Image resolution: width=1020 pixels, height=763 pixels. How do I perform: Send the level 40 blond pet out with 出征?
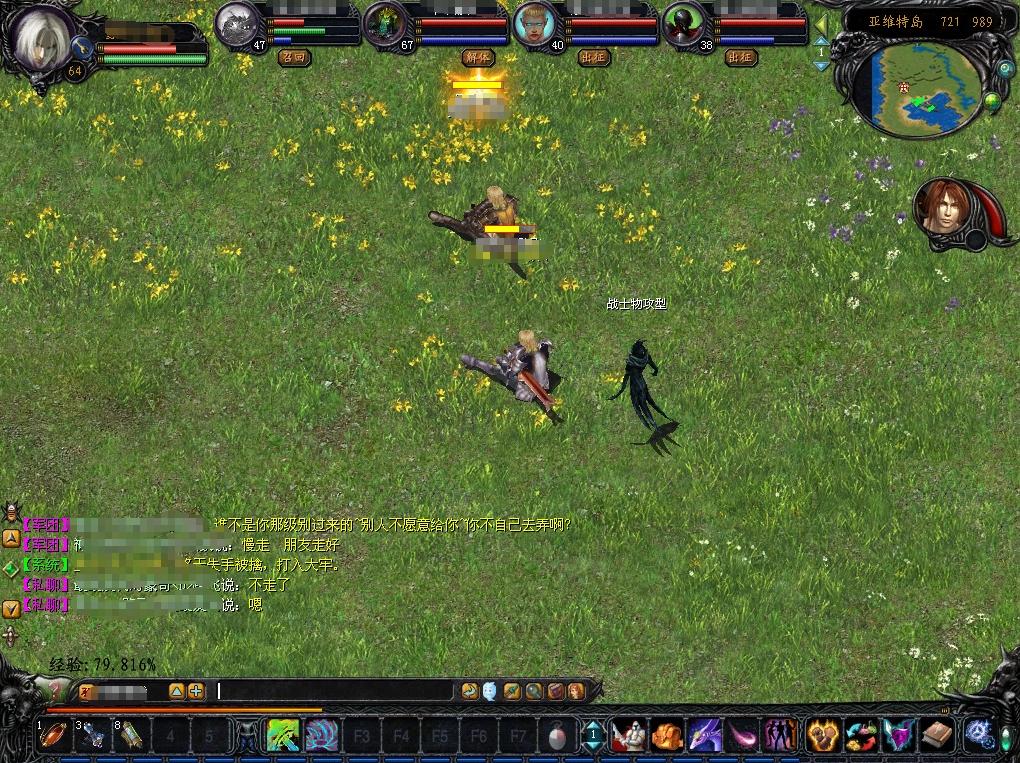(x=593, y=57)
